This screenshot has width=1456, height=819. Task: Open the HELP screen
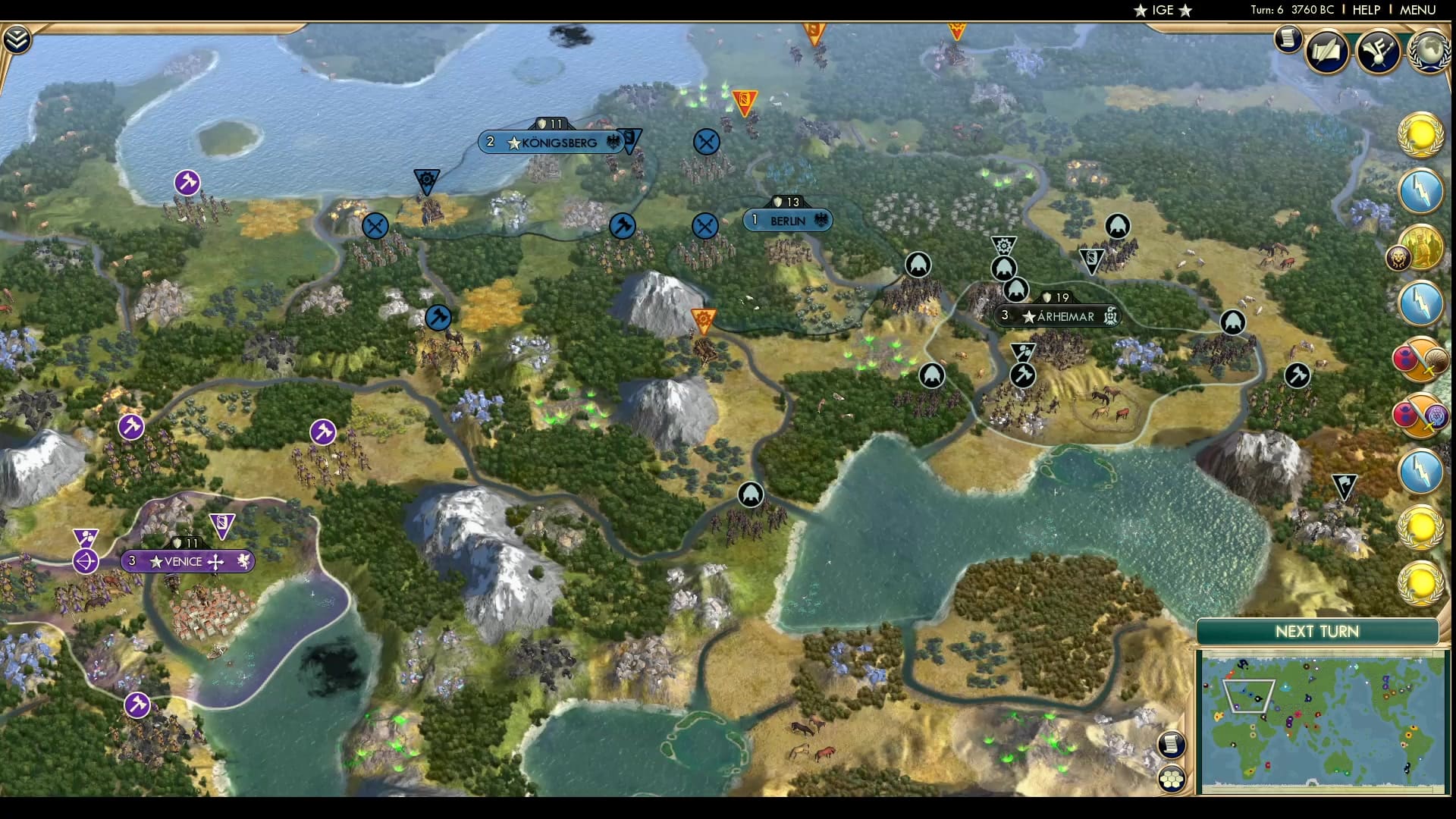point(1369,11)
